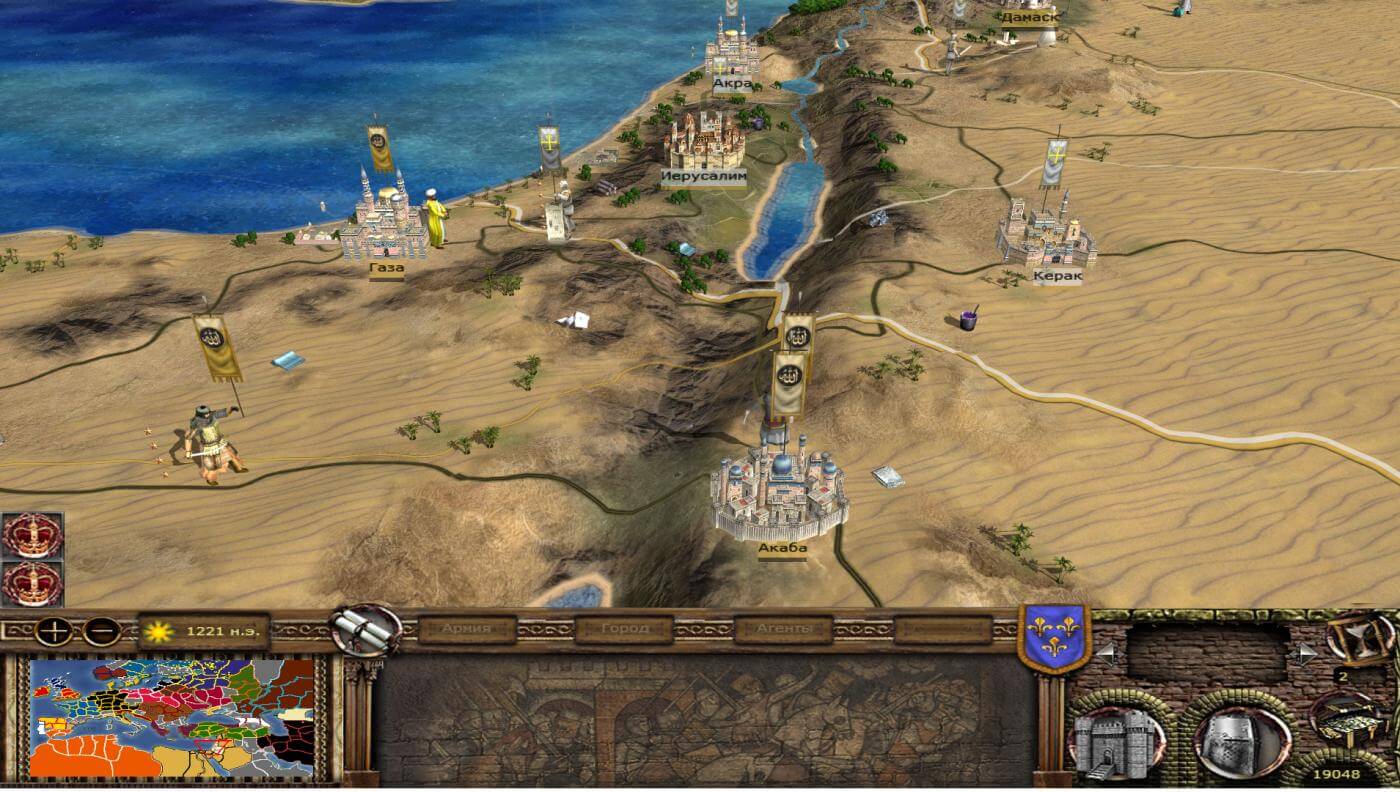Switch to the Город tab
Viewport: 1400px width, 792px height.
click(x=625, y=629)
